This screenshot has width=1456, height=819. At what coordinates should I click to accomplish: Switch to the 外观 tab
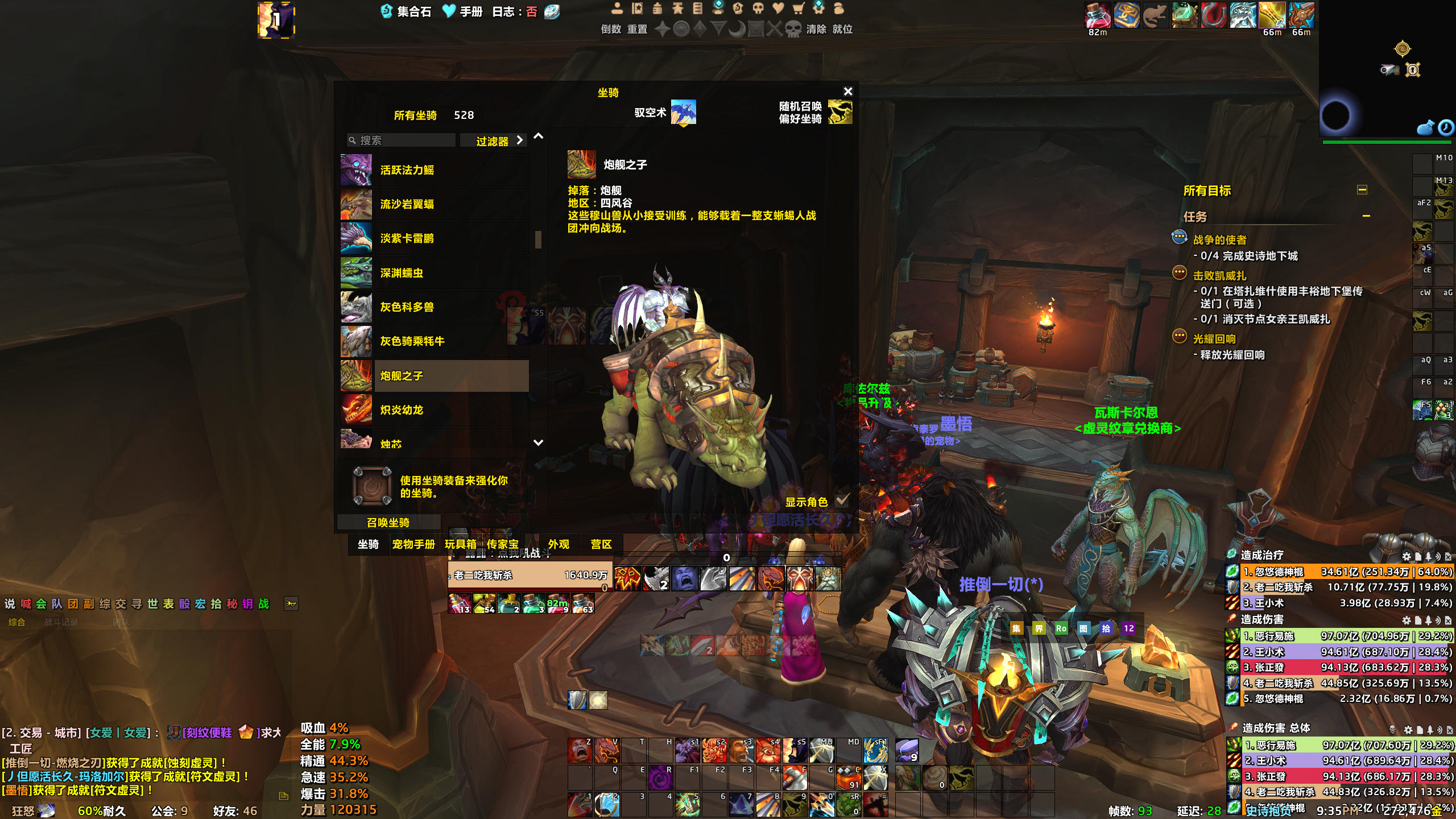pos(559,544)
